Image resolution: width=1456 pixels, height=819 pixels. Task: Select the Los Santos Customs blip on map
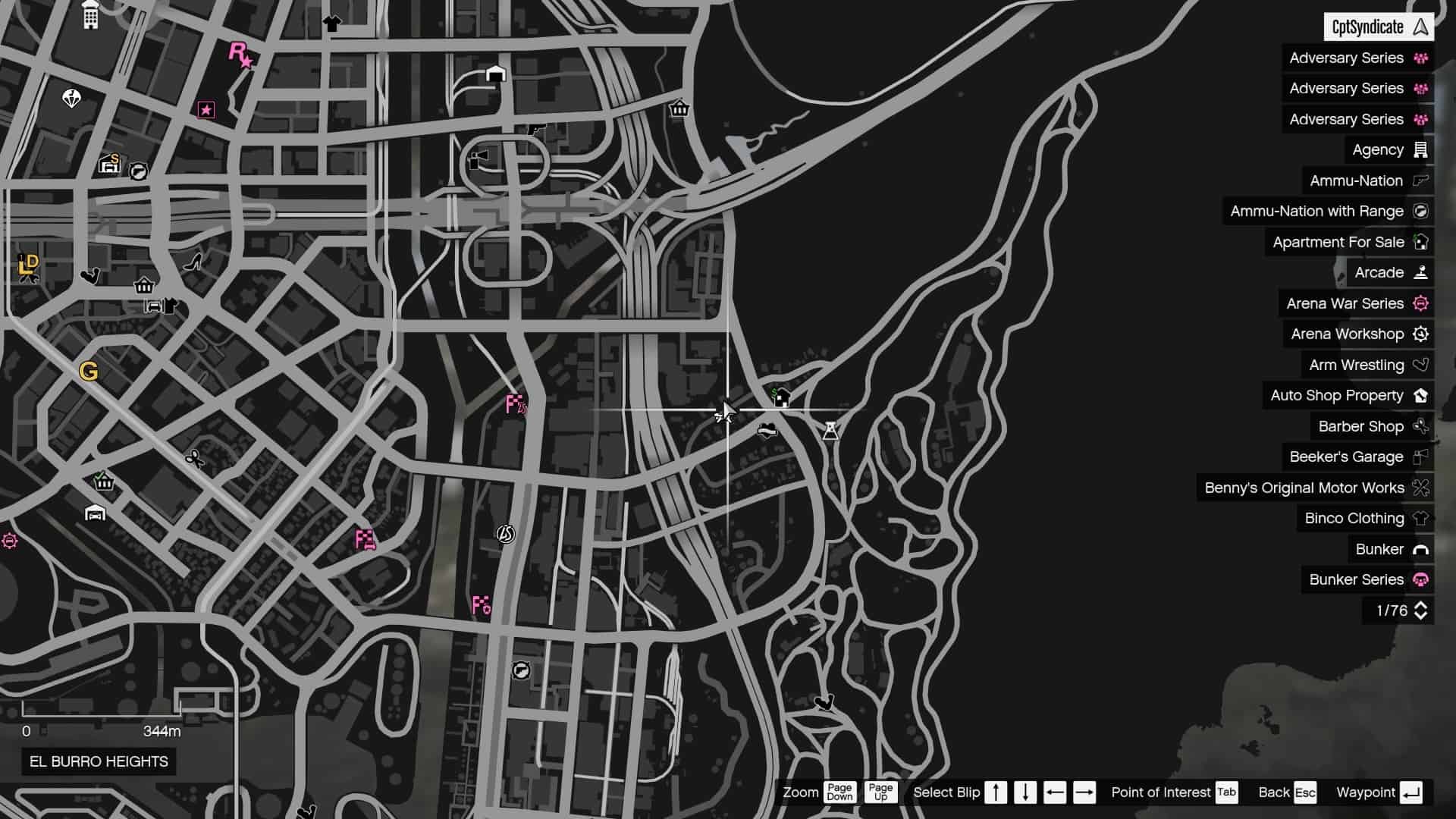coord(504,532)
